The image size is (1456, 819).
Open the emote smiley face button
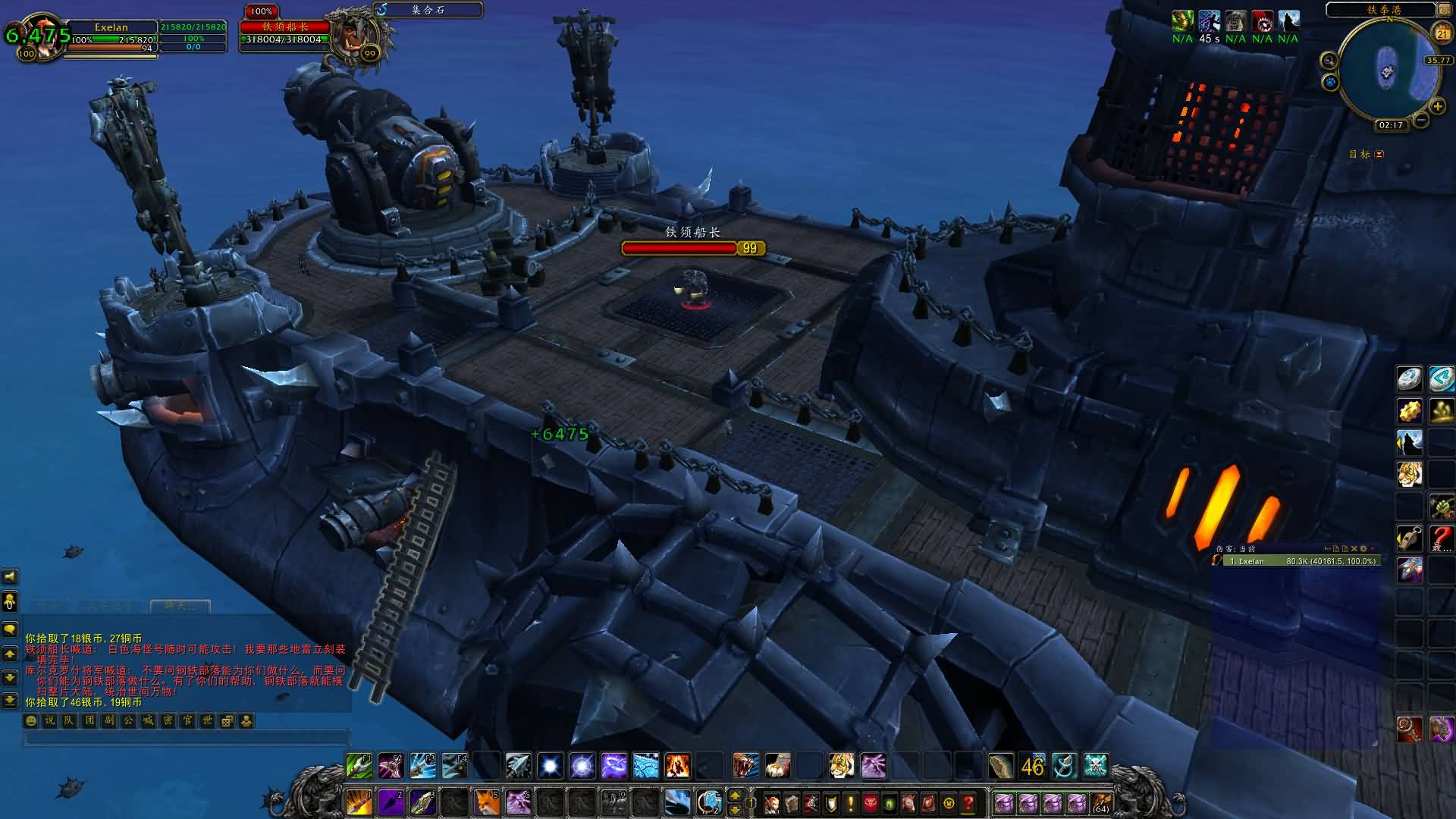click(x=31, y=720)
